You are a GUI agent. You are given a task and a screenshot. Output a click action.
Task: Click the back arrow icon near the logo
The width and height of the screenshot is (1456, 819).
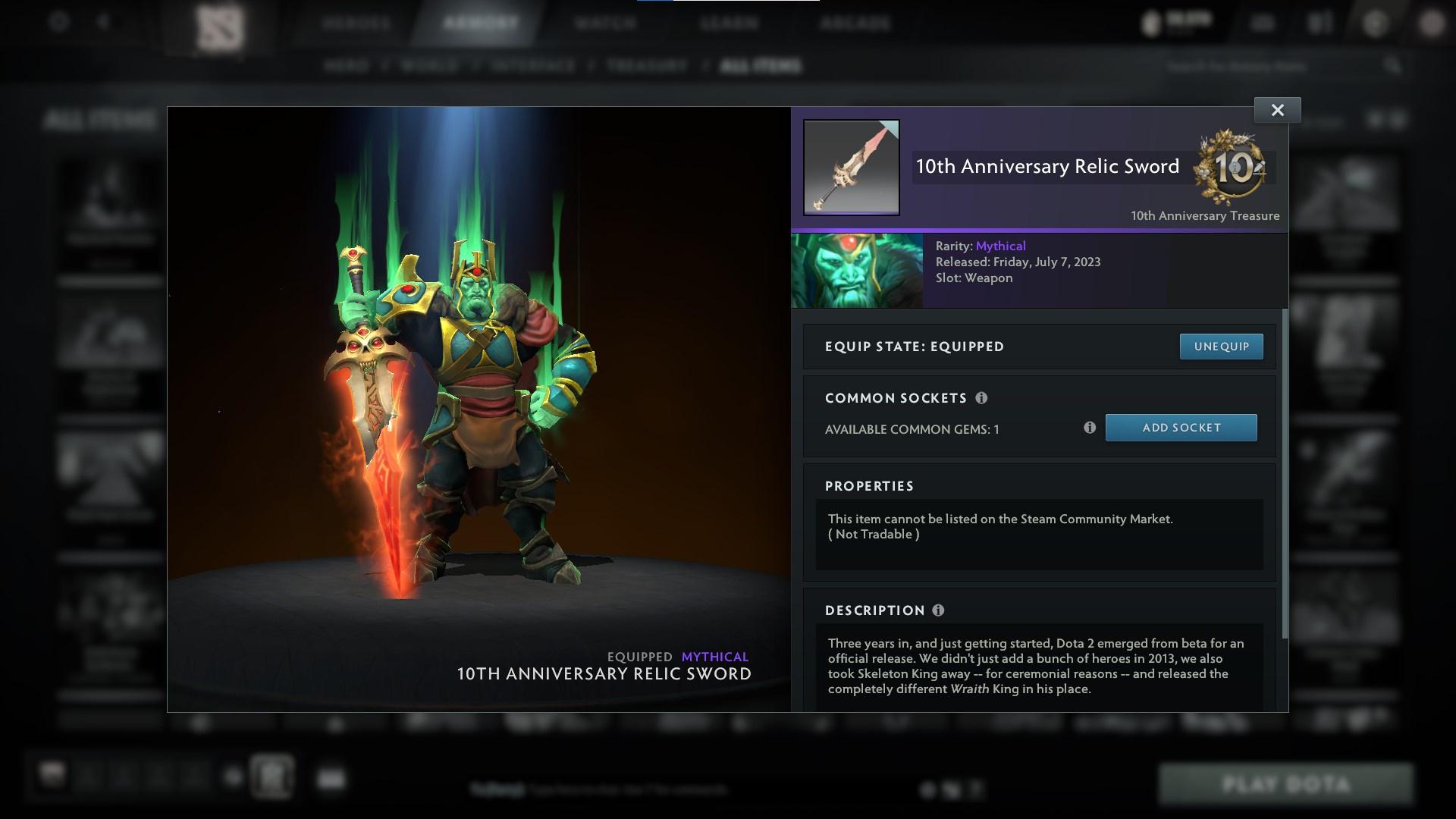point(102,21)
